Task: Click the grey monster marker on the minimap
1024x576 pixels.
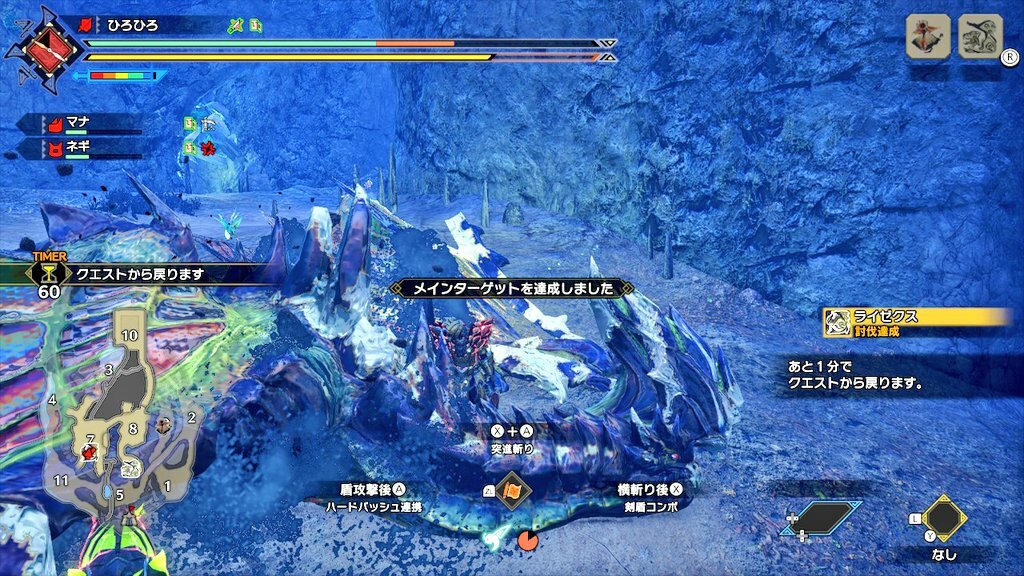Action: [x=129, y=468]
